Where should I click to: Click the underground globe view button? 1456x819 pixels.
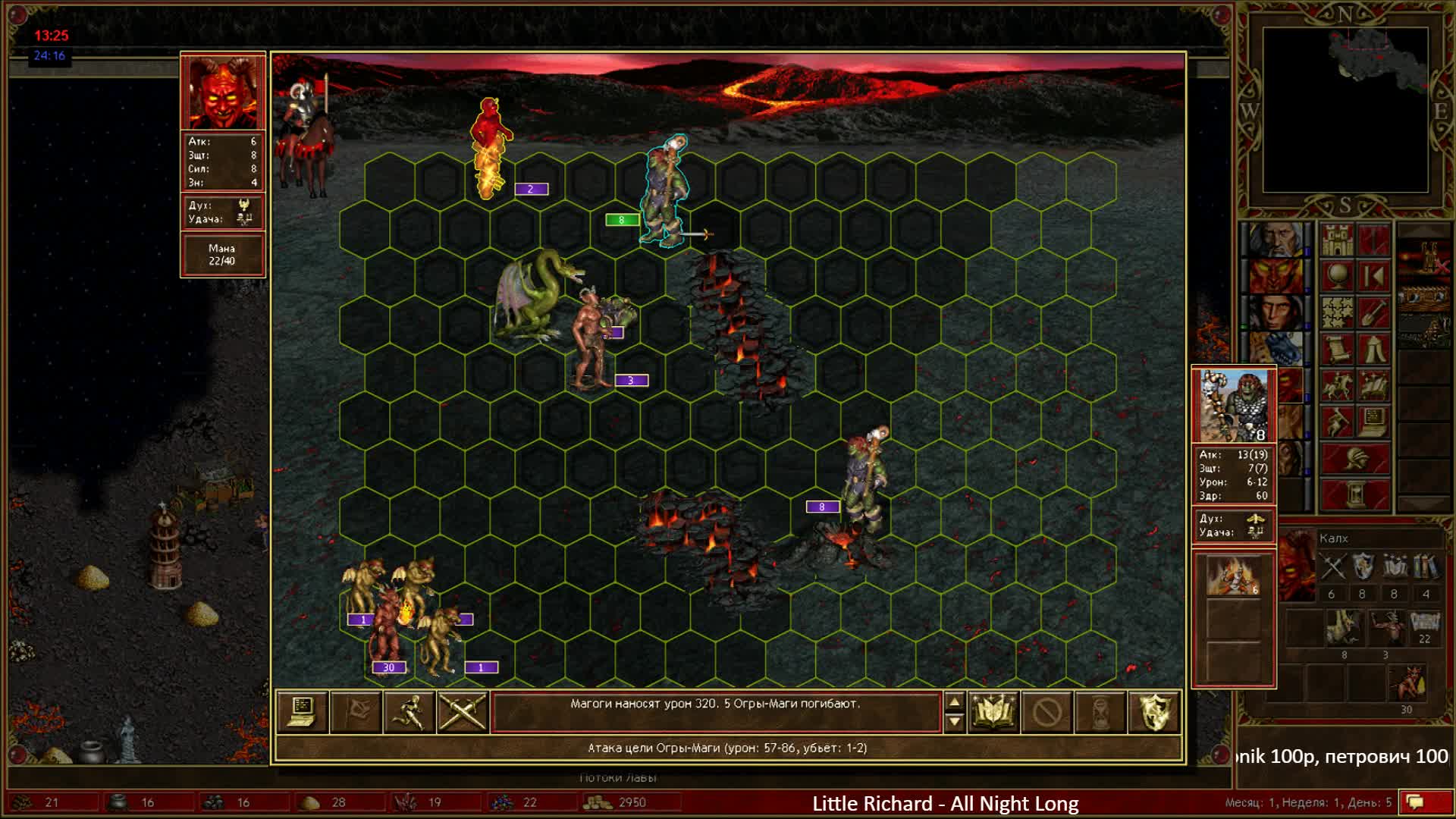click(1337, 276)
